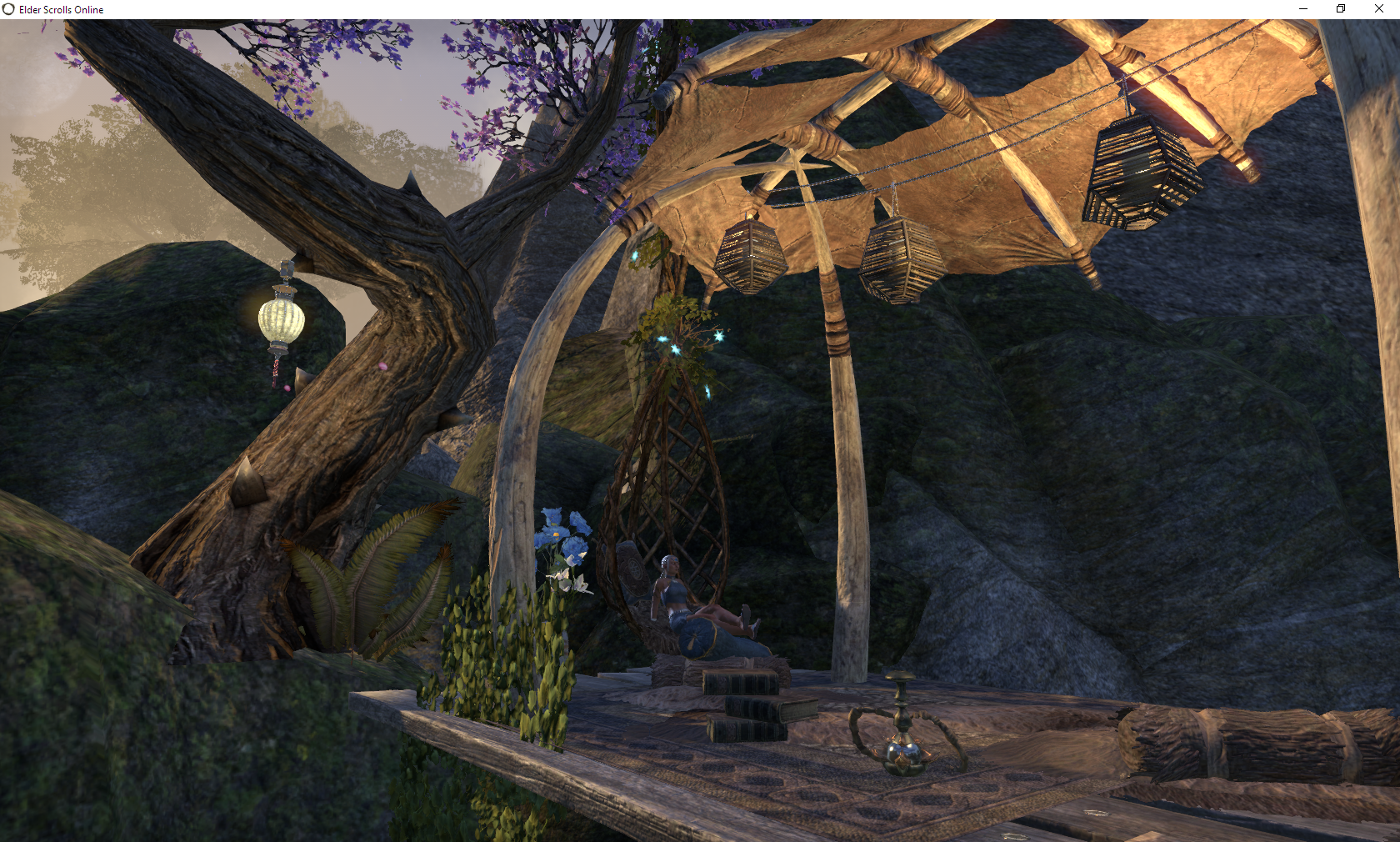Close the Elder Scrolls Online window

click(x=1379, y=9)
